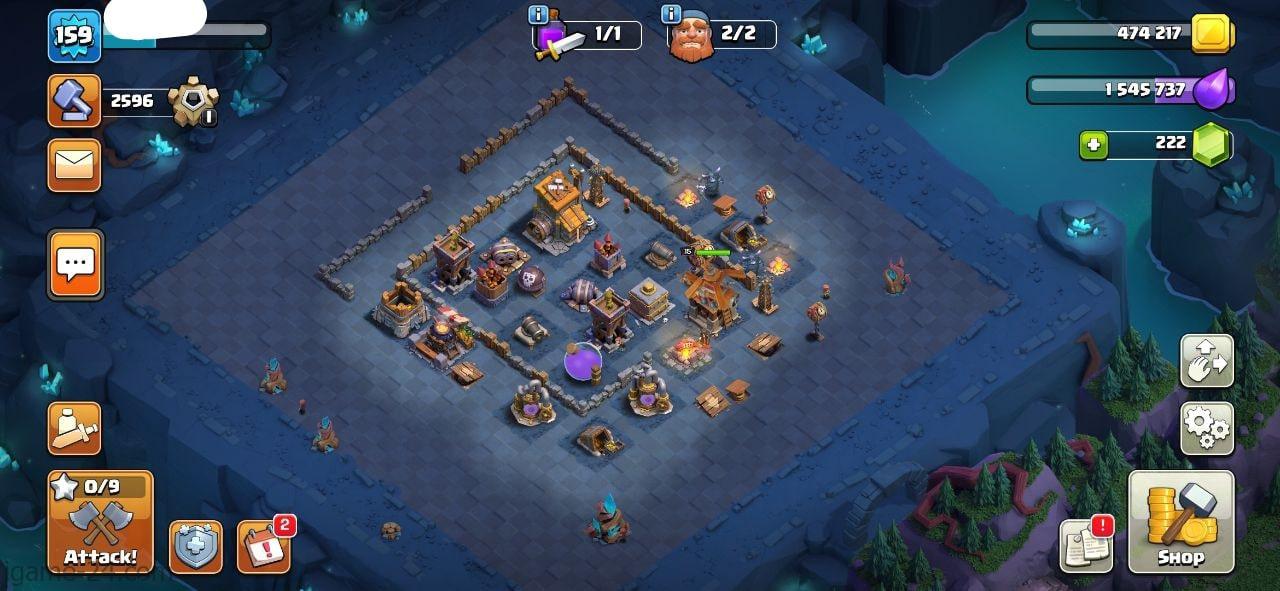1280x591 pixels.
Task: Open the army sword overview button
Action: 75,429
